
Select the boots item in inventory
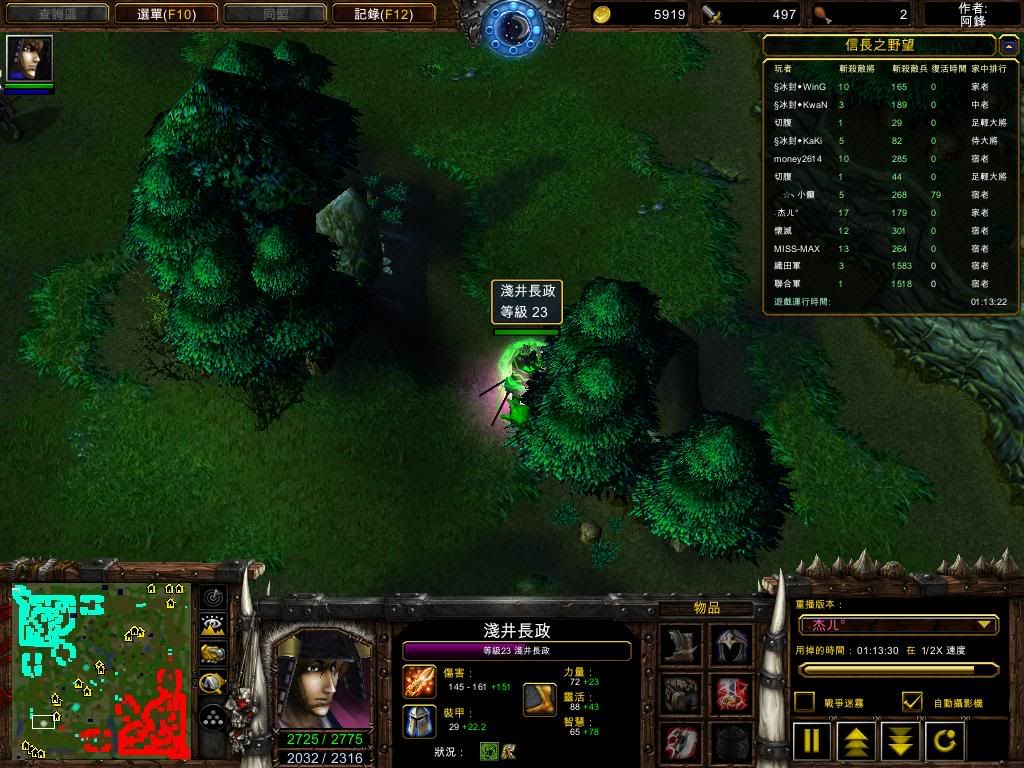click(x=681, y=646)
